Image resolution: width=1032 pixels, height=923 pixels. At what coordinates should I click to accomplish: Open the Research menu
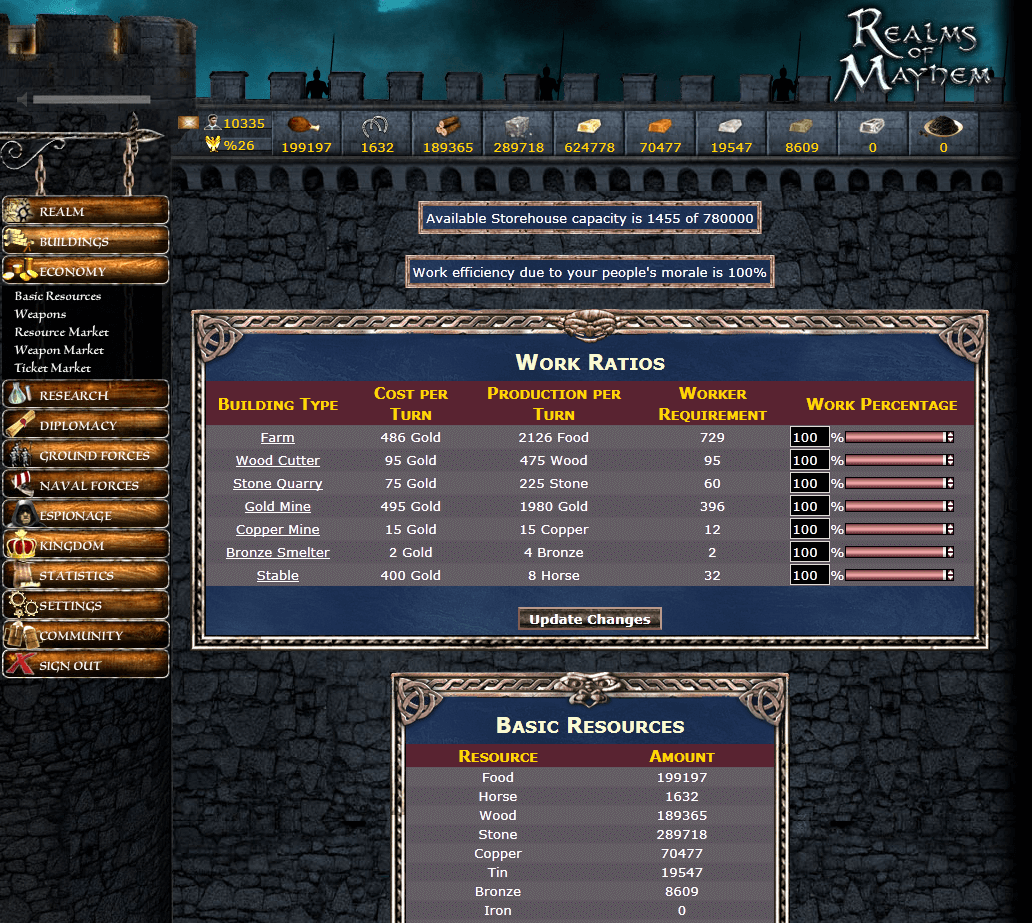[x=85, y=395]
